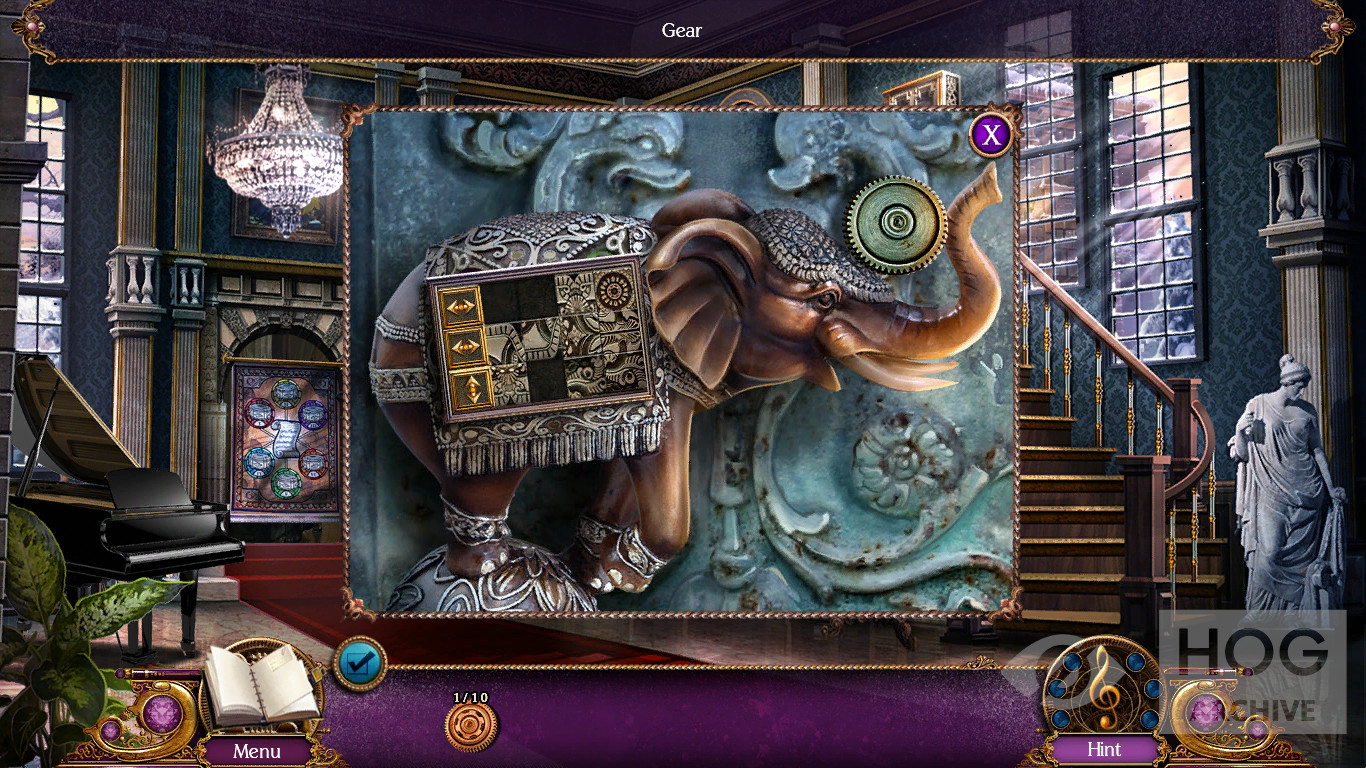Activate the golden treble clef hint dial

1104,687
